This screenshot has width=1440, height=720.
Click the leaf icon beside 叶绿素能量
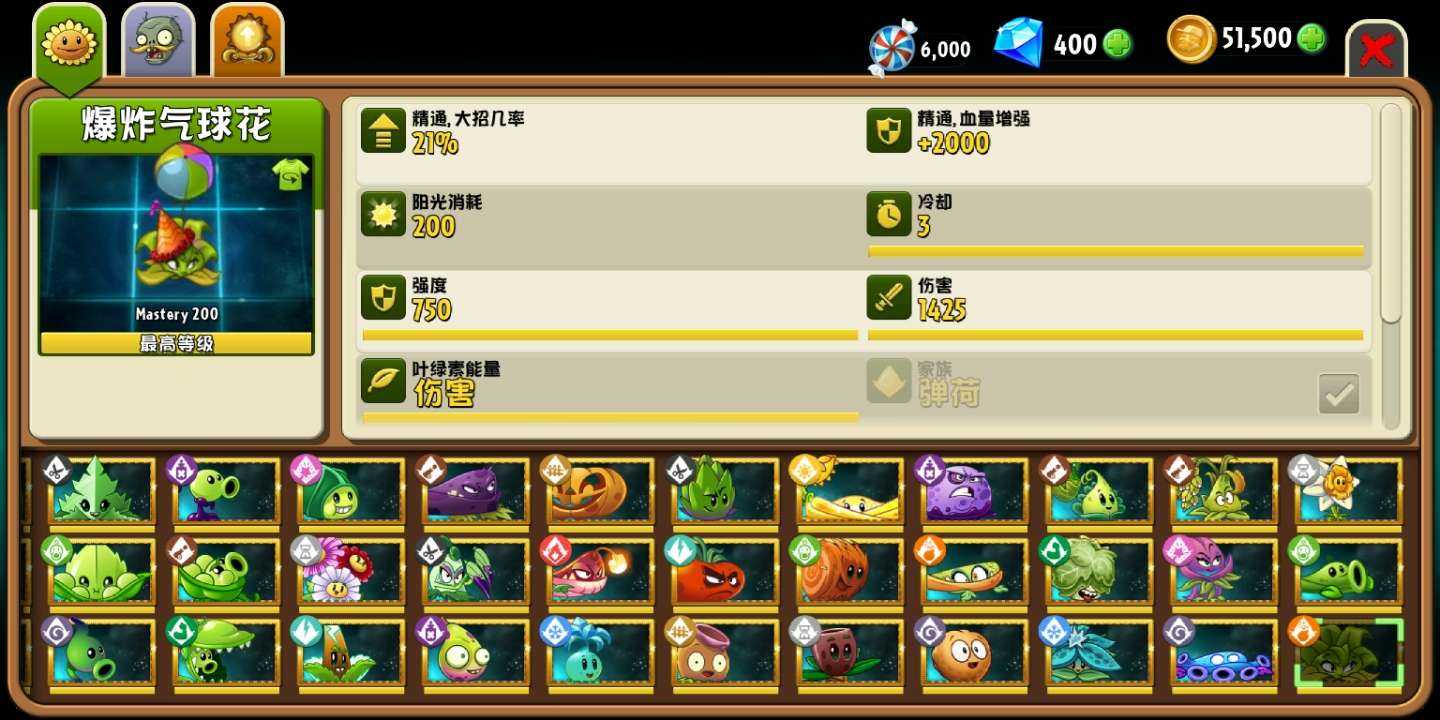click(x=381, y=381)
